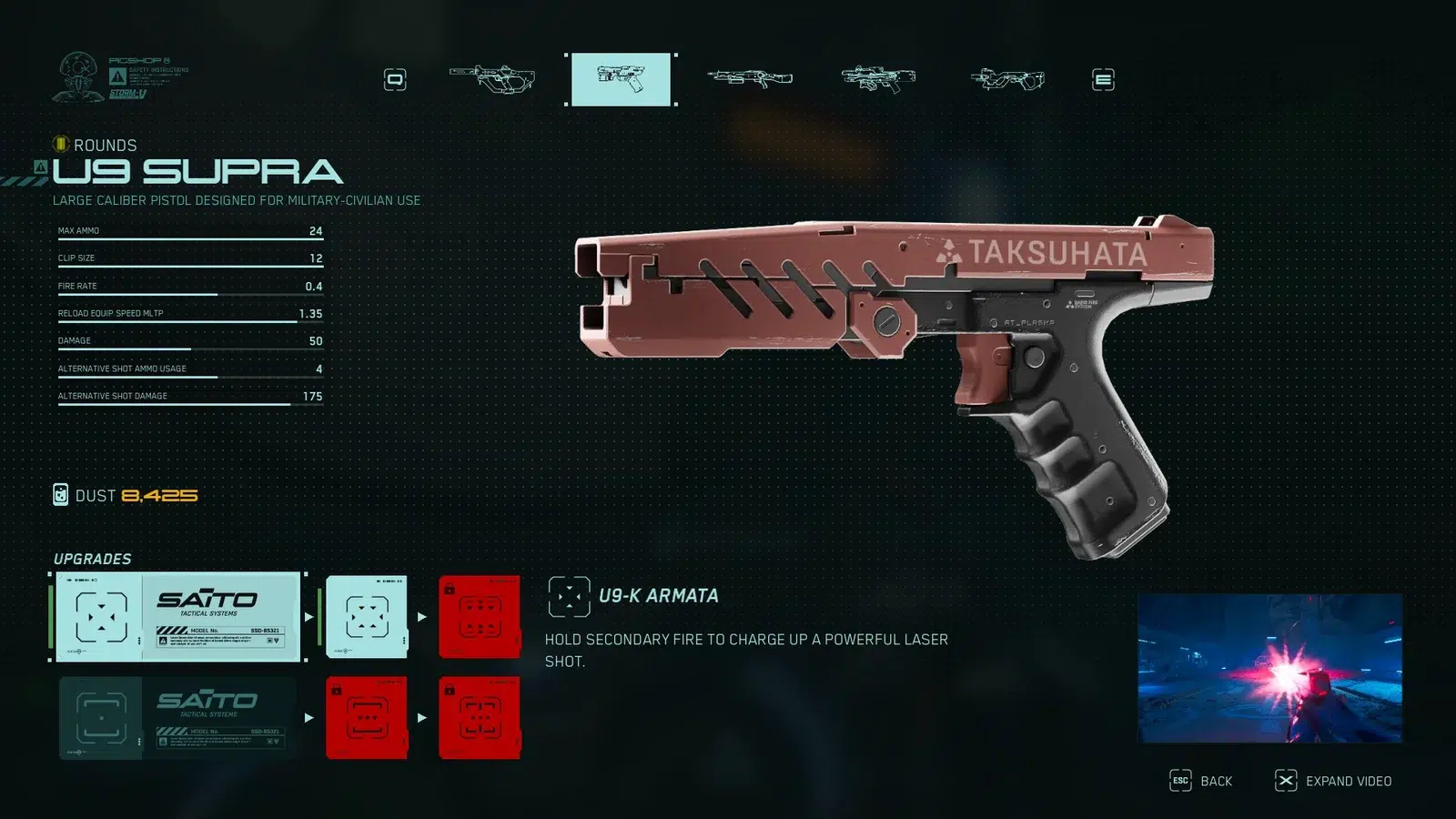Viewport: 1456px width, 819px height.
Task: Select the highlighted Saito Tactical Systems upgrade card
Action: click(178, 616)
